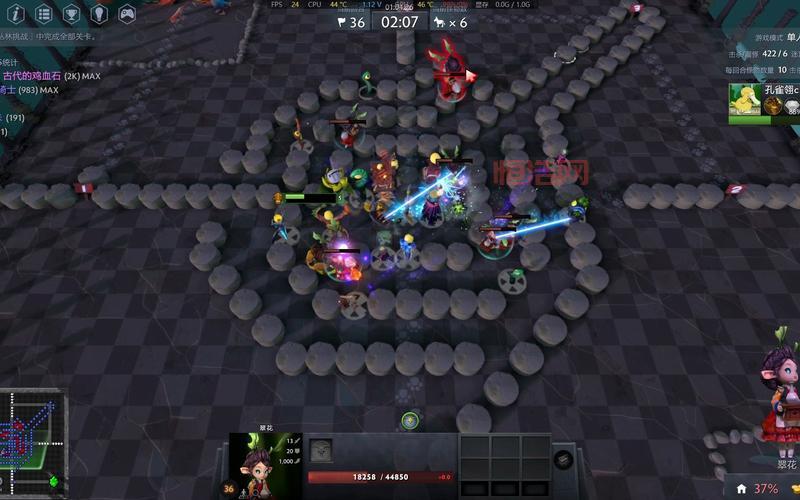Activate the stone ability icon beside the portrait
This screenshot has width=800, height=500.
[x=320, y=450]
